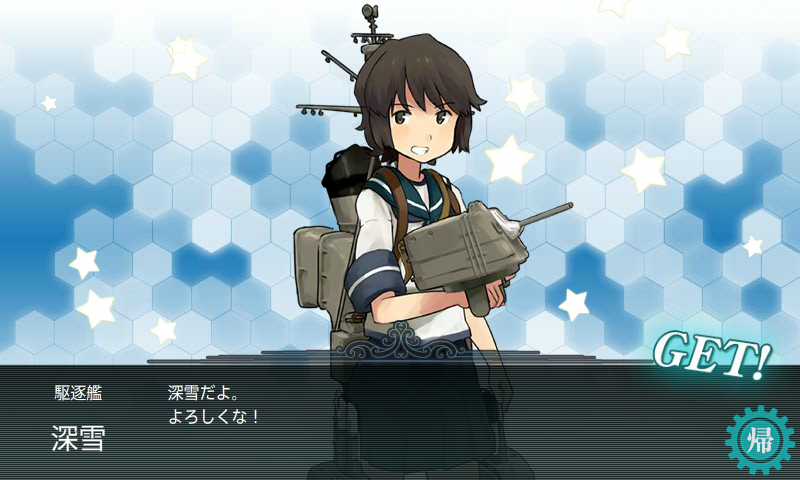Click the teal gear return button

(x=759, y=440)
